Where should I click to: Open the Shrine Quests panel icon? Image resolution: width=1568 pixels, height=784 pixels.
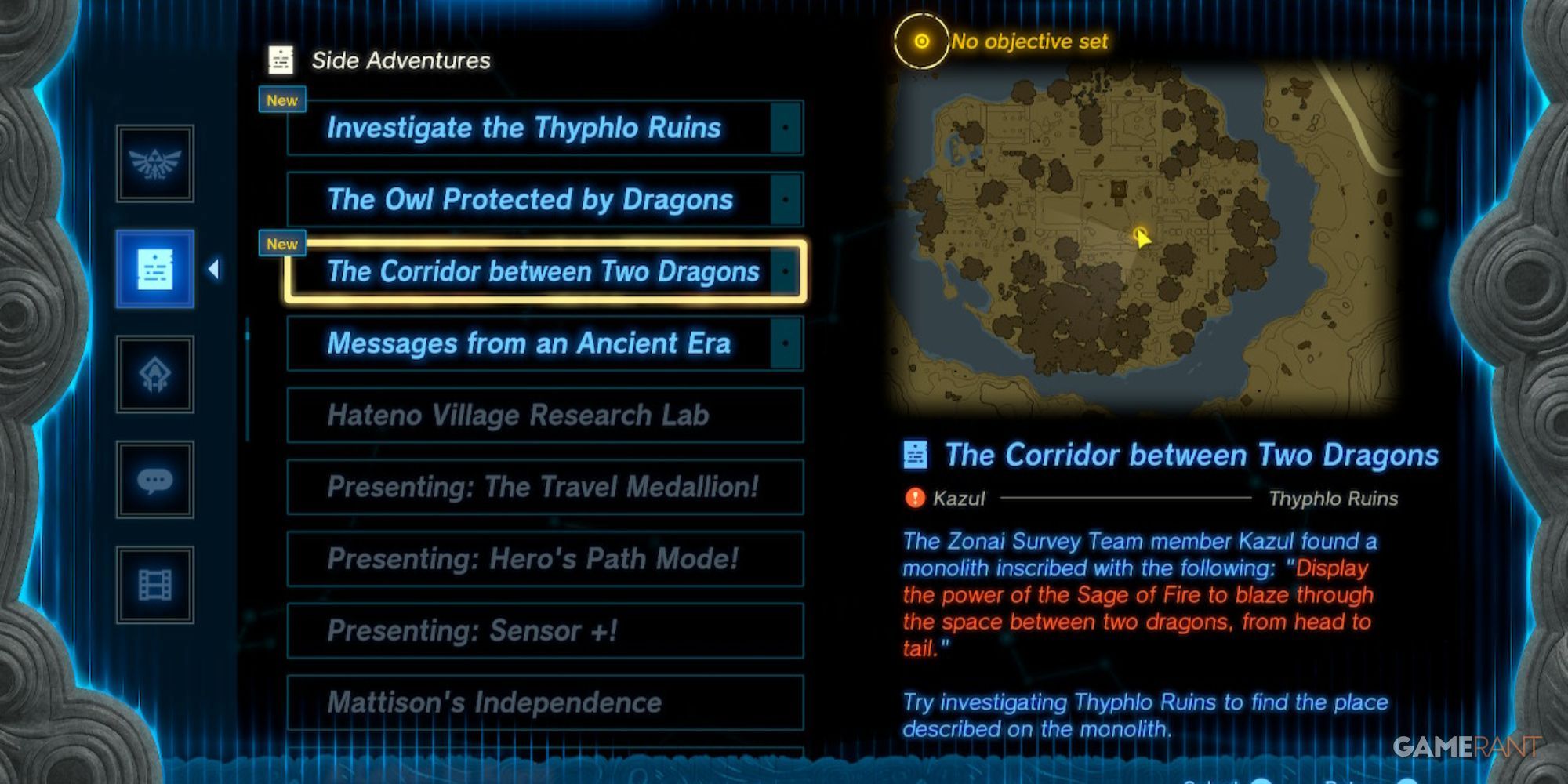click(x=154, y=375)
